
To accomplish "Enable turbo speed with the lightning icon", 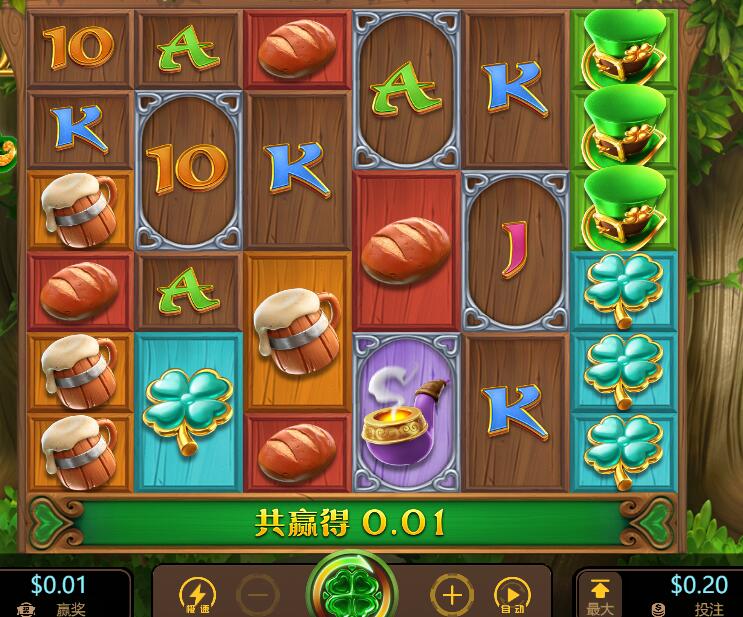I will [x=197, y=596].
